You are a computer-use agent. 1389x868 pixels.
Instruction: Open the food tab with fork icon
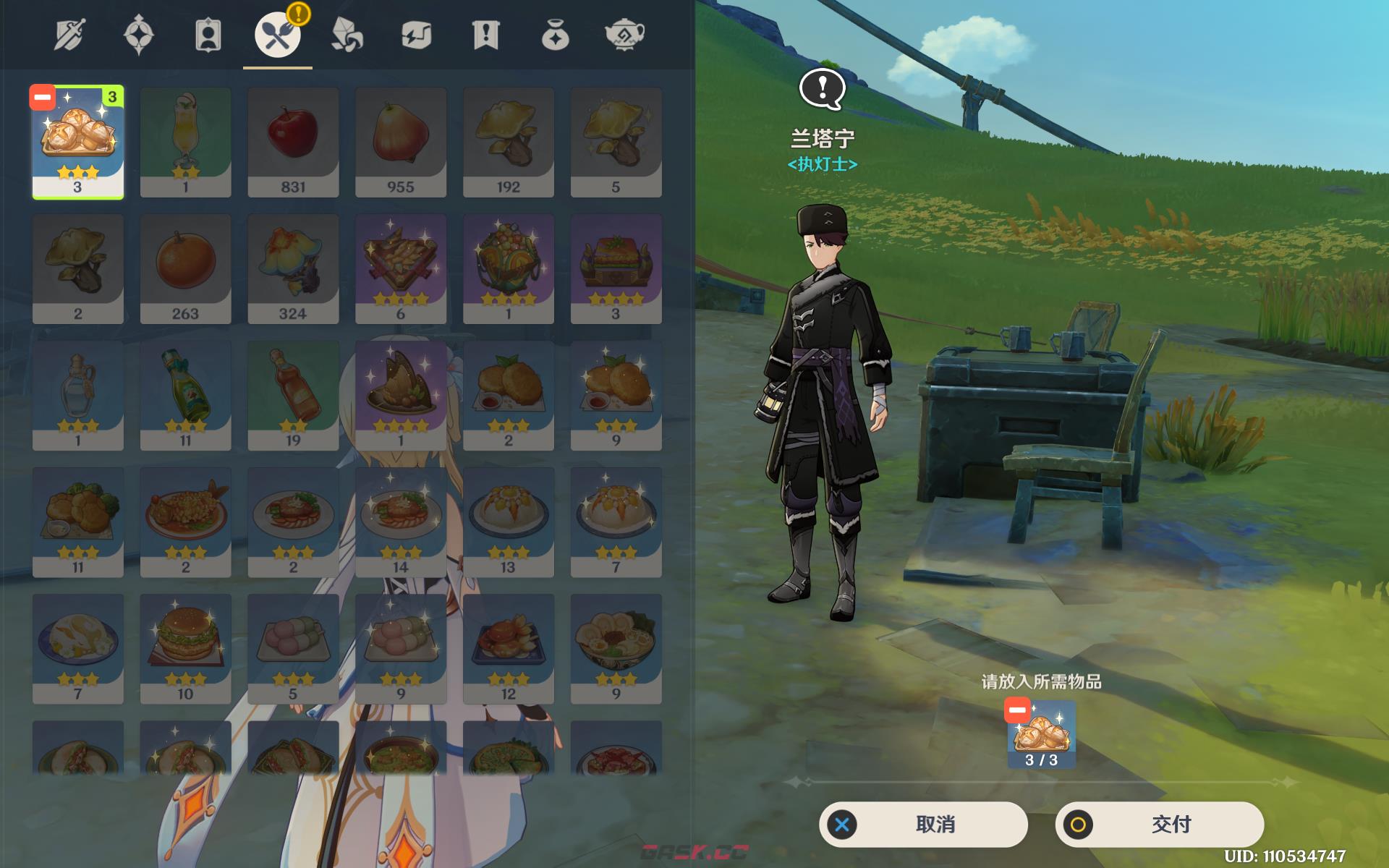click(277, 35)
